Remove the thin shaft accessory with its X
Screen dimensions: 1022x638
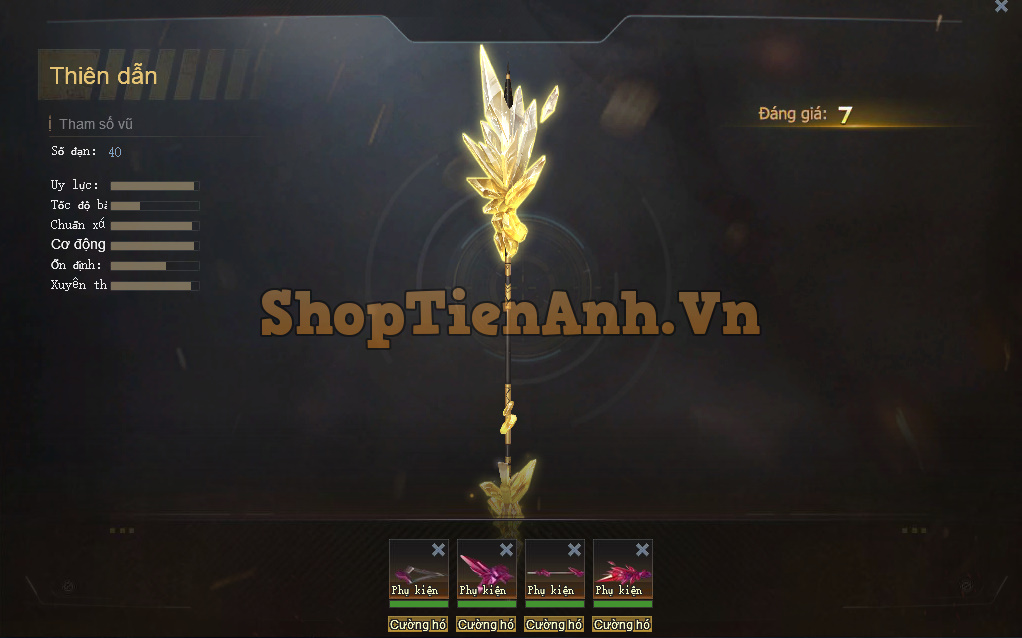574,550
